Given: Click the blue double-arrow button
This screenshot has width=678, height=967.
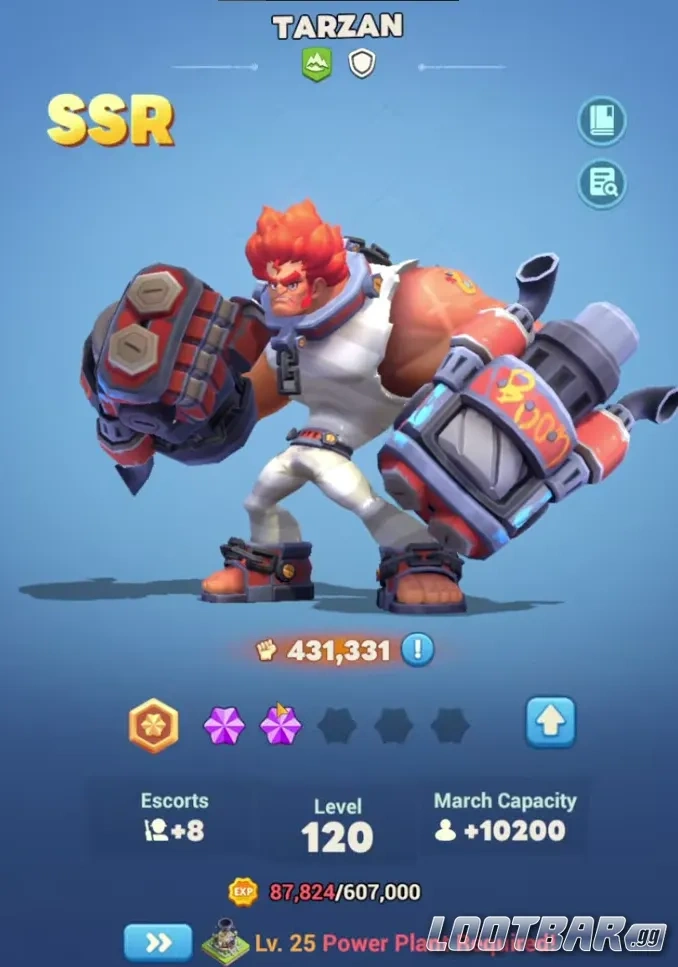Looking at the screenshot, I should pyautogui.click(x=158, y=942).
